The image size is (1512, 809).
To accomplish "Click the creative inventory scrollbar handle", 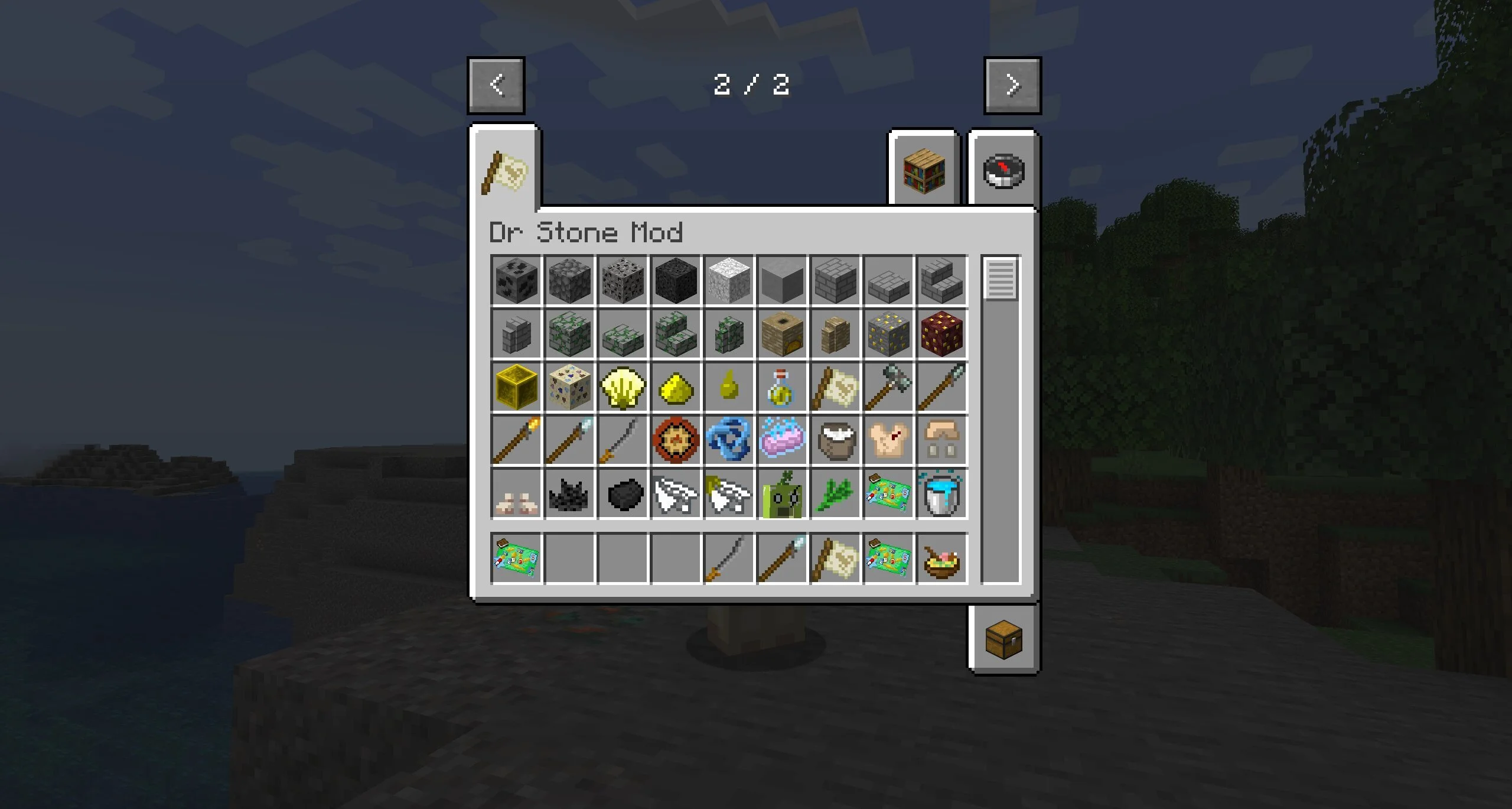I will point(1001,279).
